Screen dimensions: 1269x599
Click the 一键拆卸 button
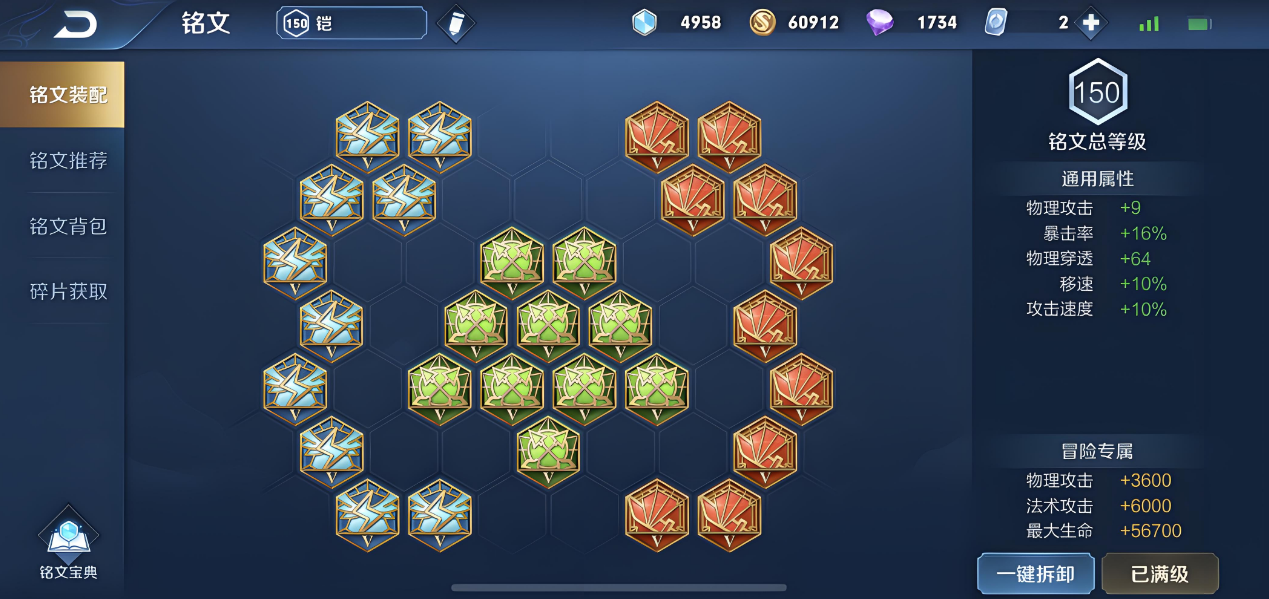pyautogui.click(x=1035, y=574)
